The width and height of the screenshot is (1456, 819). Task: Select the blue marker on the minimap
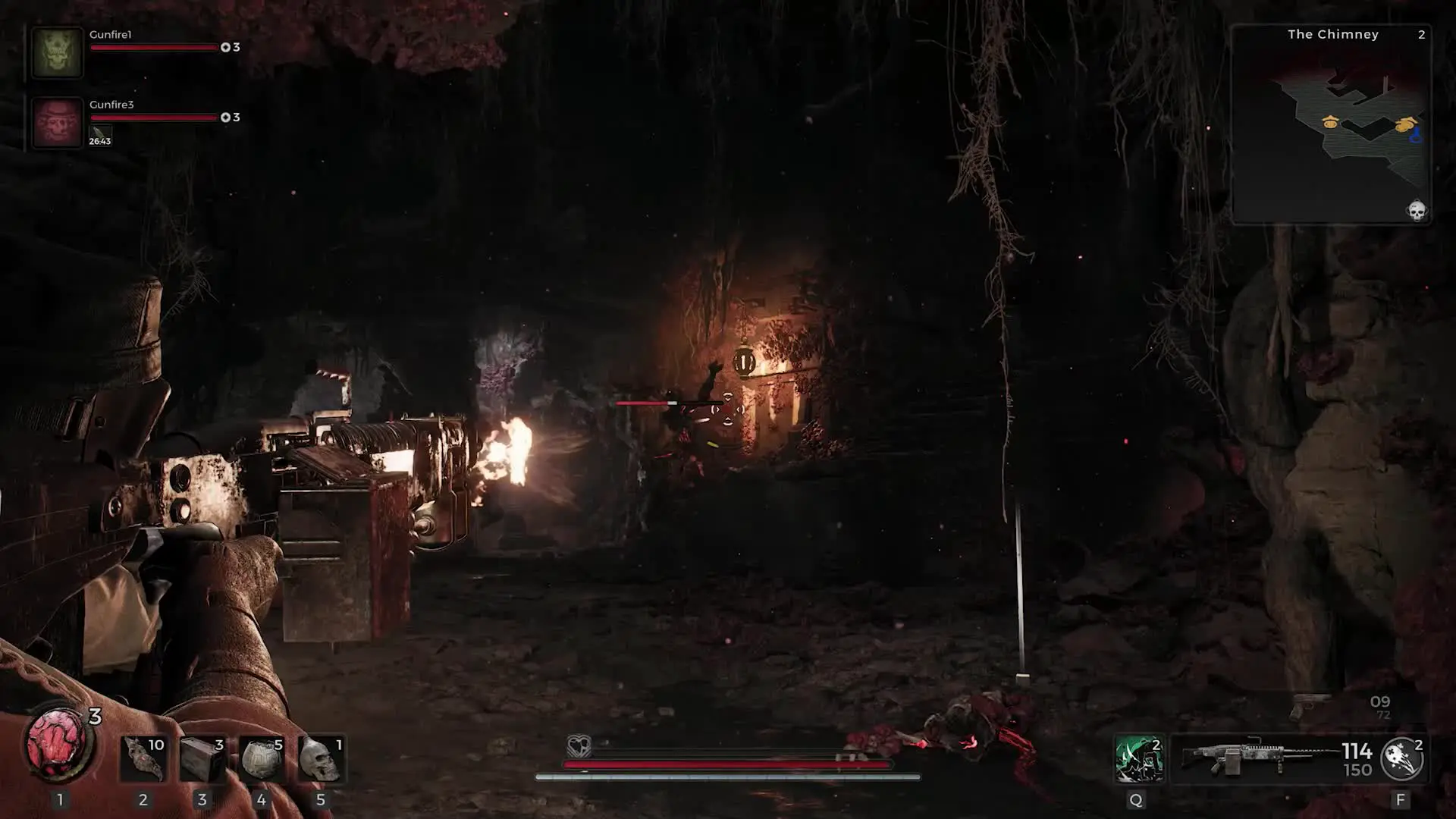[1415, 136]
